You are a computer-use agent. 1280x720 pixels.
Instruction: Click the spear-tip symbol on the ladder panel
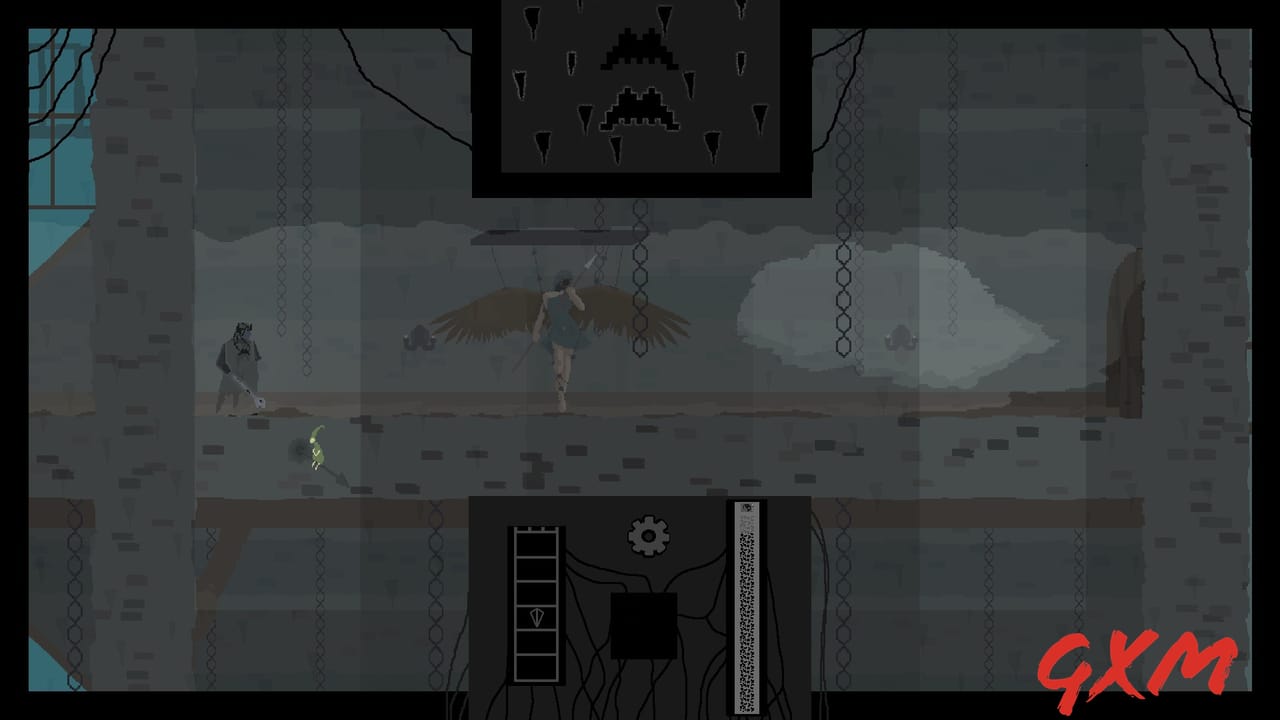(537, 616)
